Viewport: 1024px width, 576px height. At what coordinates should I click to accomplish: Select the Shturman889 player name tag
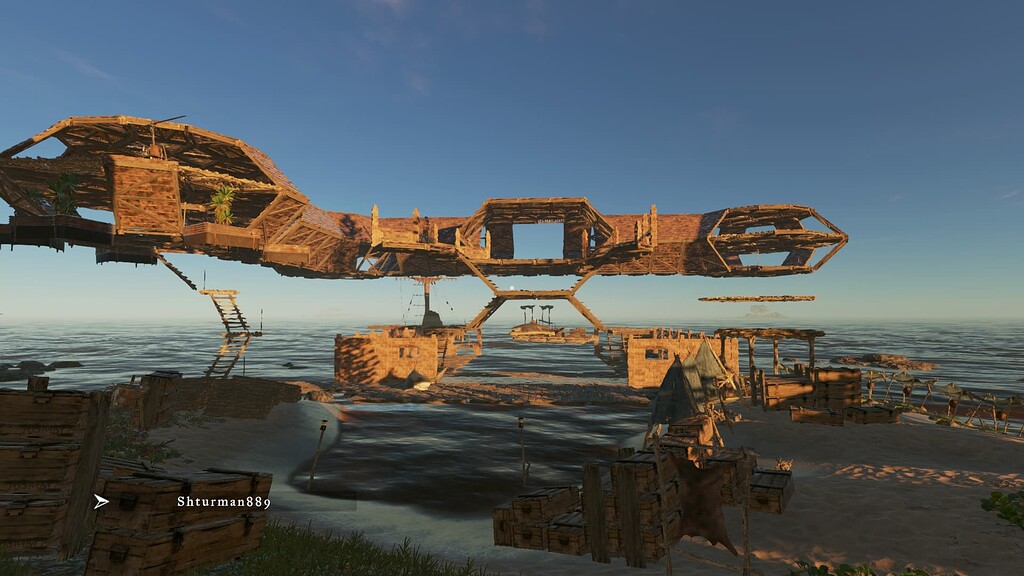pos(223,502)
